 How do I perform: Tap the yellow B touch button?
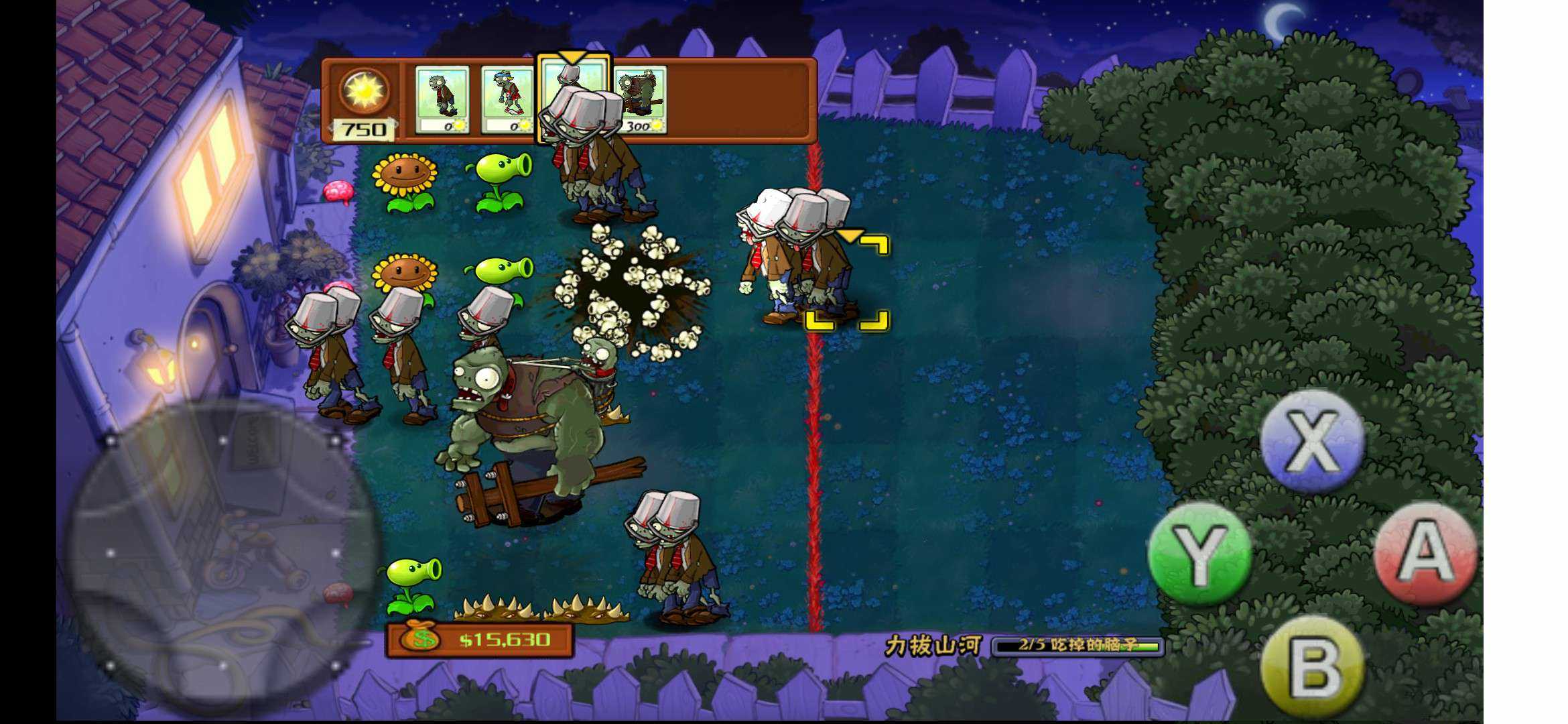tap(1311, 666)
